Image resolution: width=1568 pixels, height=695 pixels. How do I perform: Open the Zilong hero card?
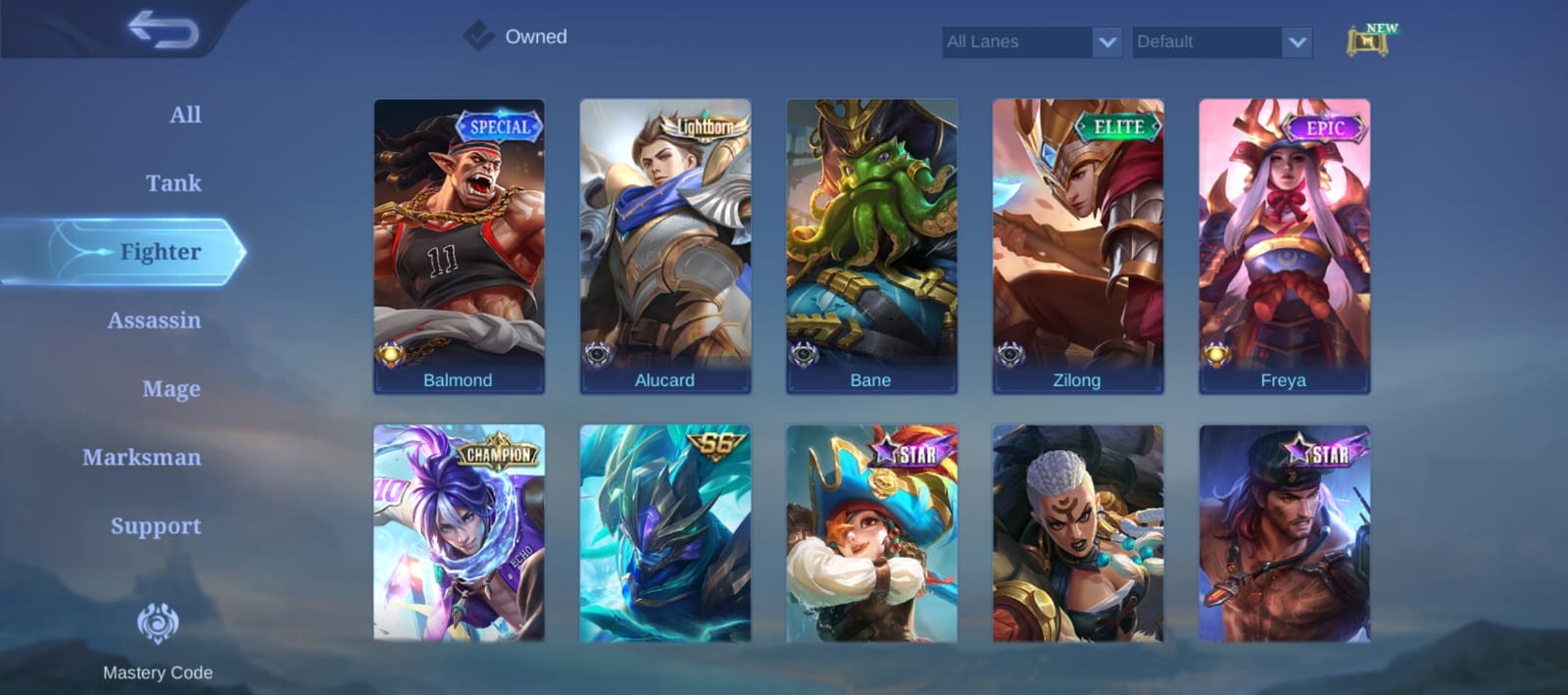click(x=1078, y=245)
